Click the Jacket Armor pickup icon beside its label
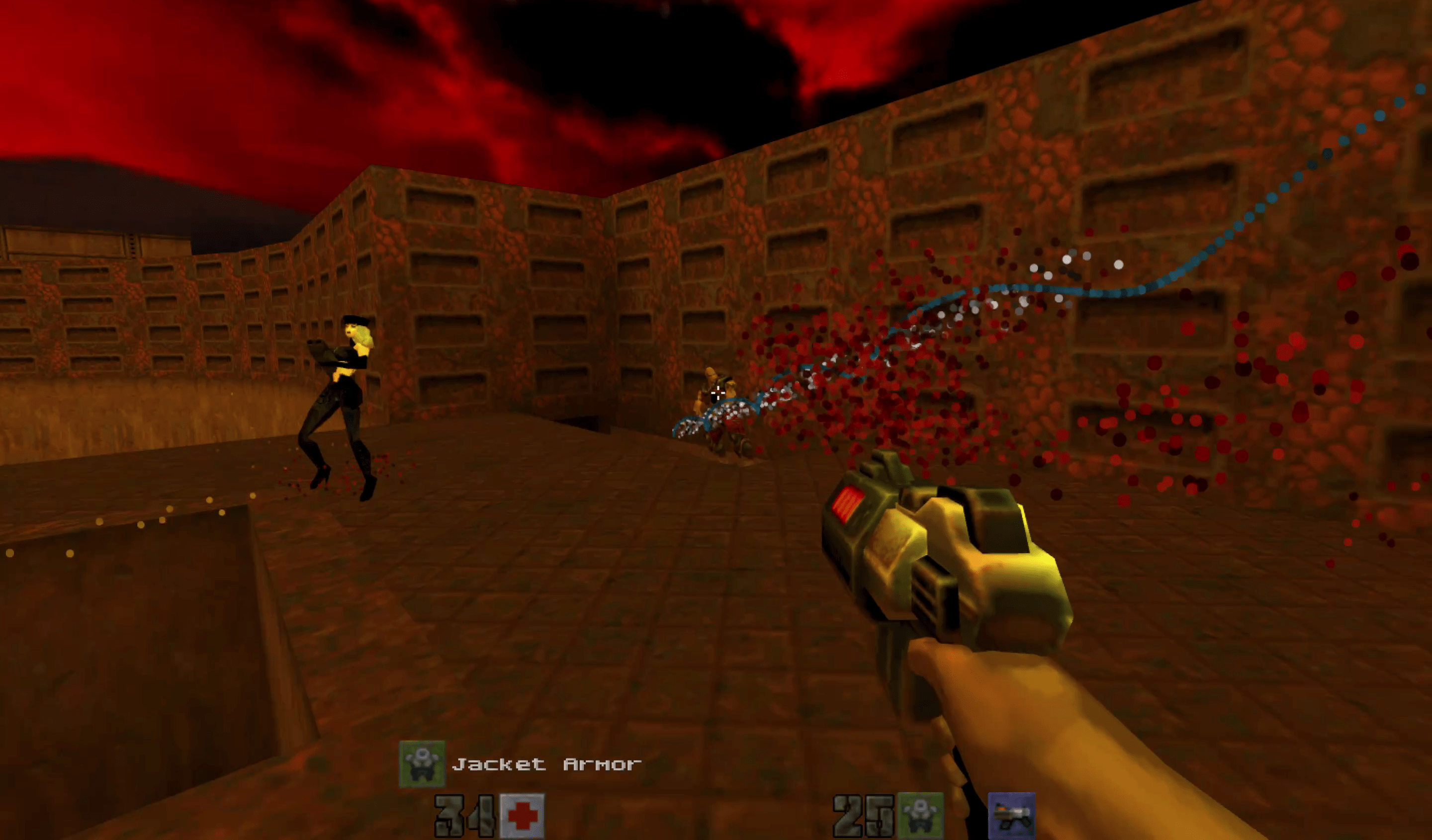 (x=422, y=764)
